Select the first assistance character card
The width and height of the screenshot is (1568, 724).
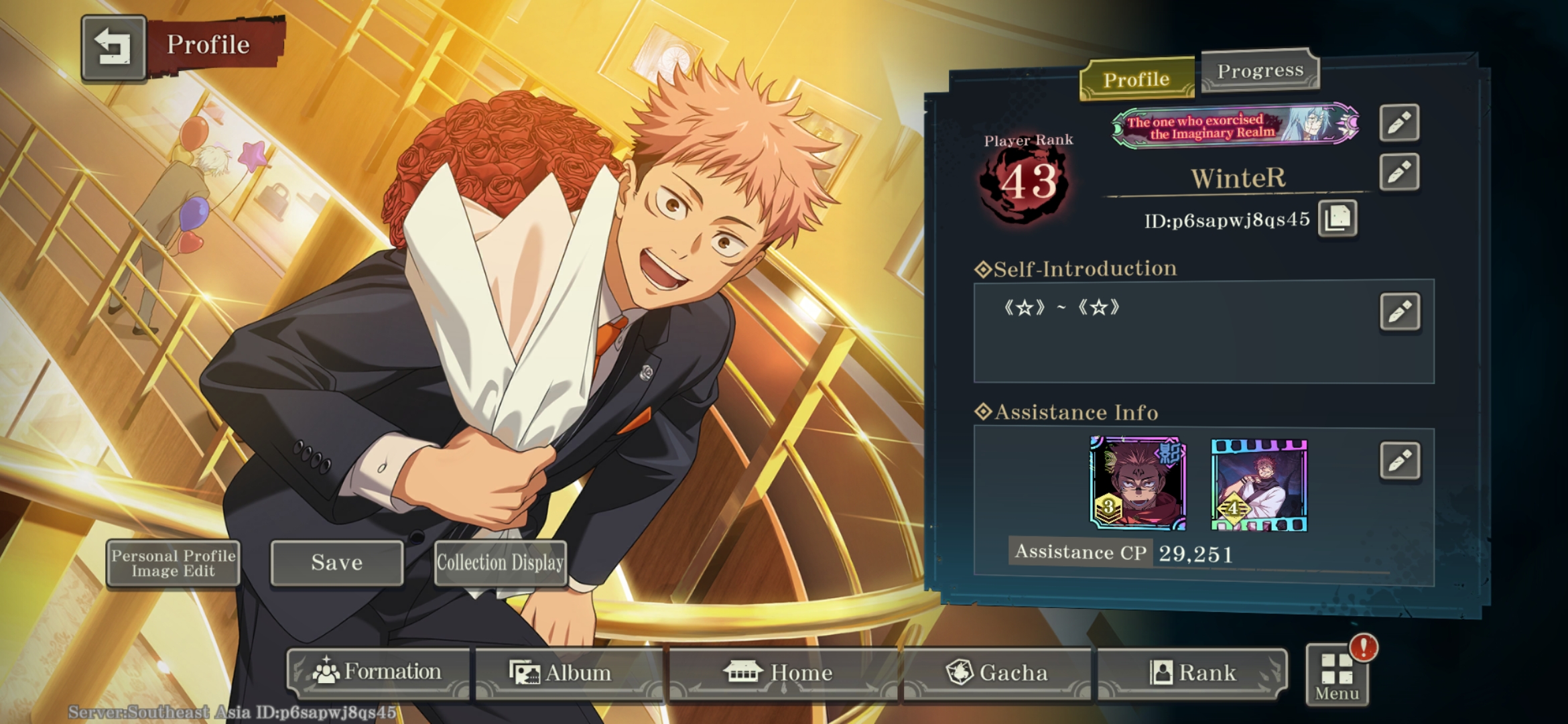tap(1138, 483)
